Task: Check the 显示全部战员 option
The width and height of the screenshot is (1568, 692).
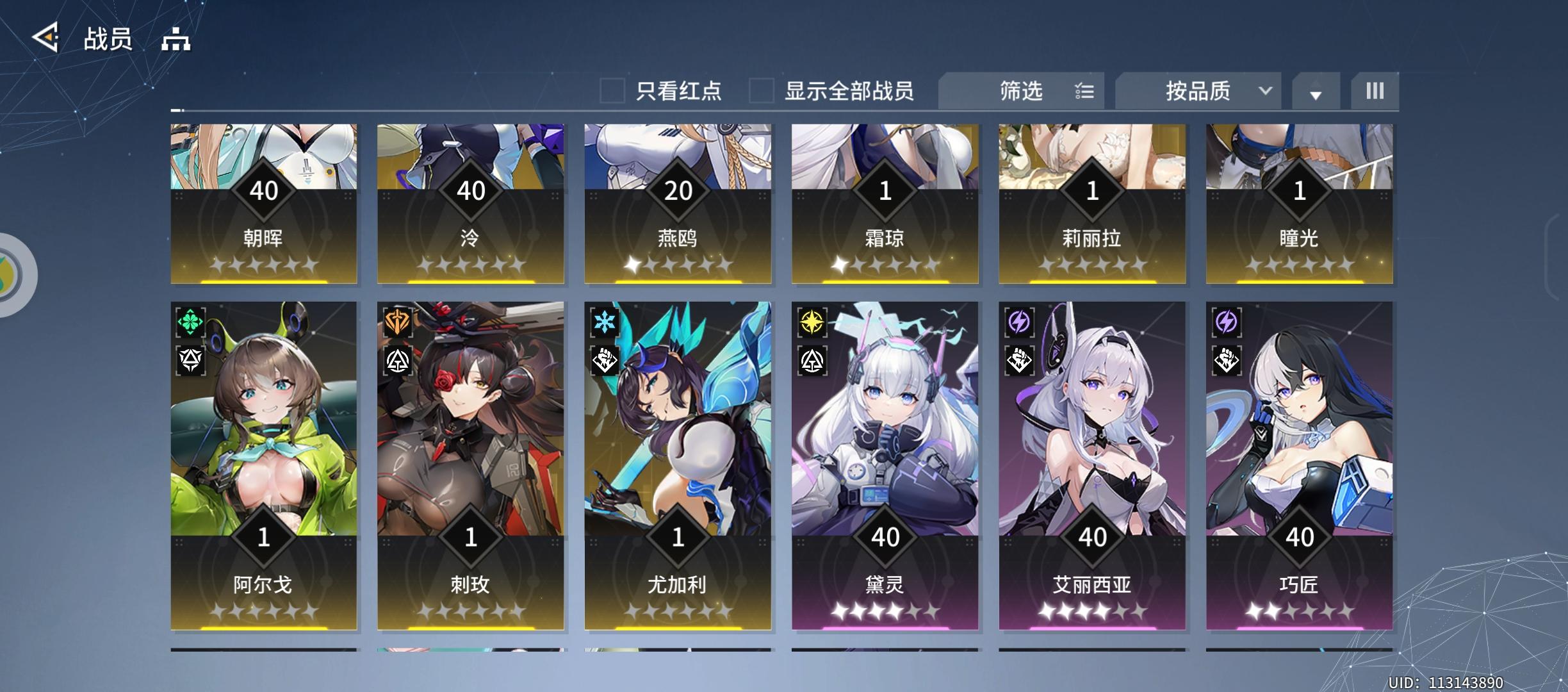Action: 761,91
